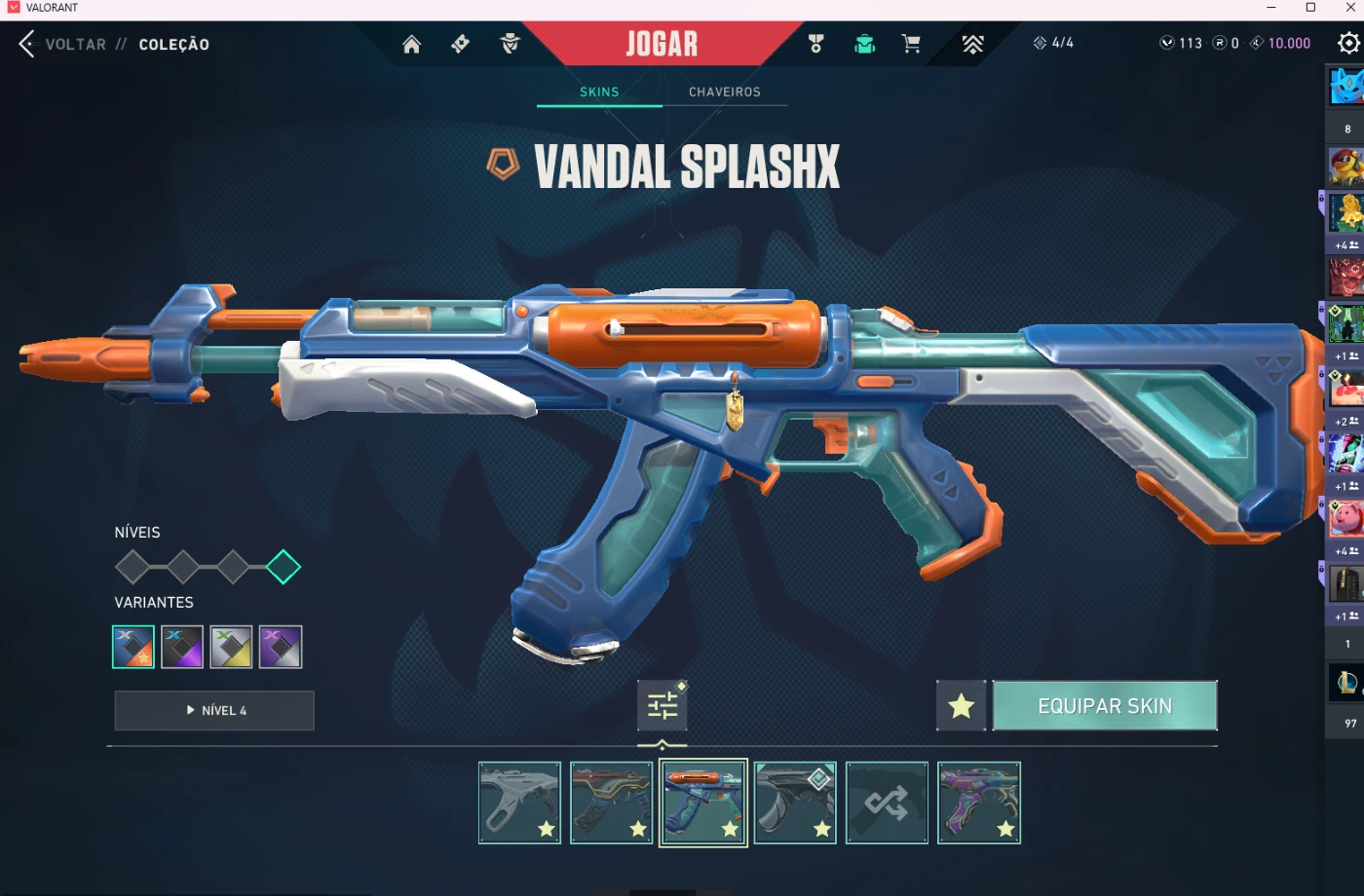Open the sliders filter button
1364x896 pixels.
(663, 705)
